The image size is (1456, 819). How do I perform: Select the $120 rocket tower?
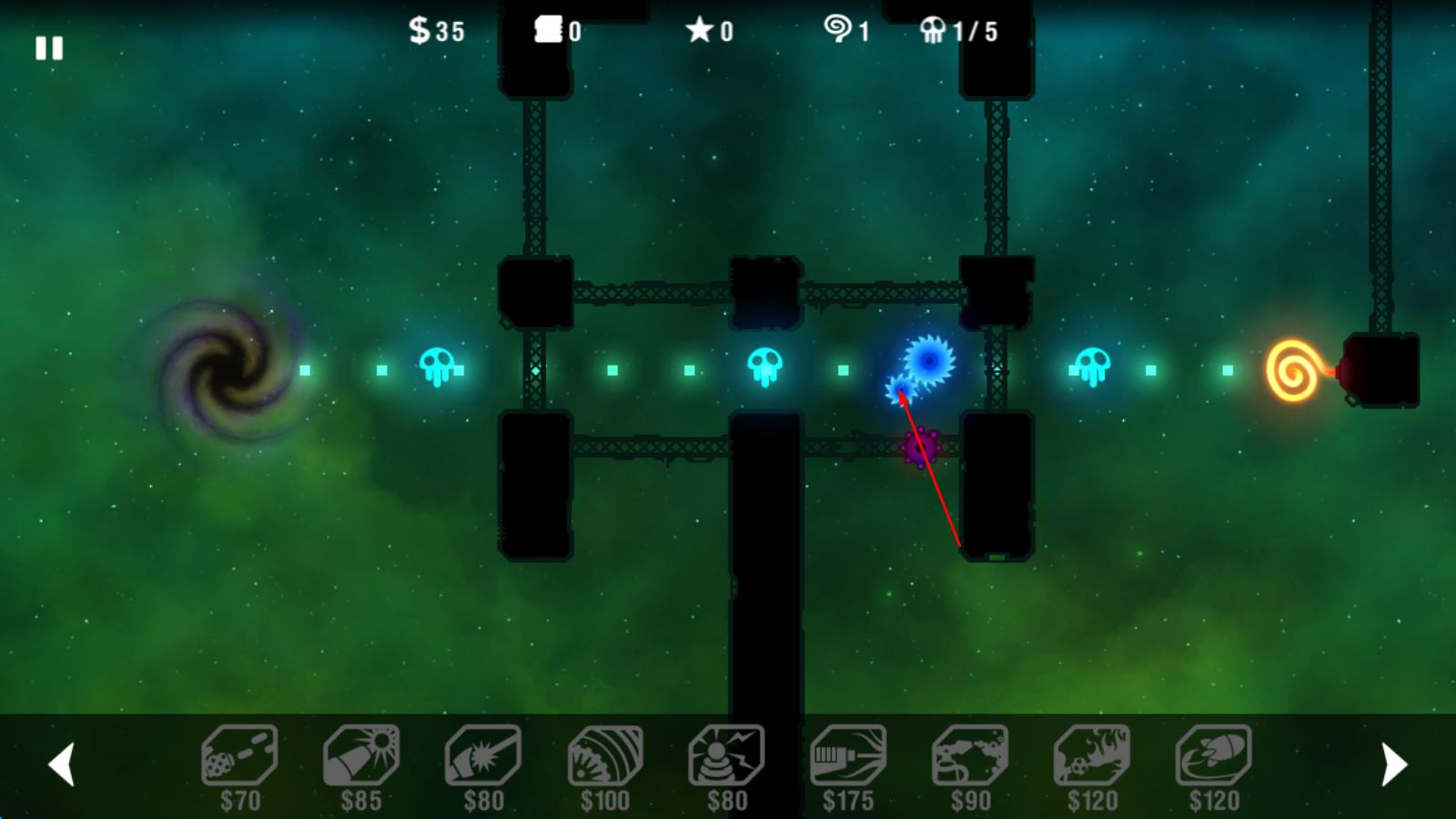pos(1214,756)
